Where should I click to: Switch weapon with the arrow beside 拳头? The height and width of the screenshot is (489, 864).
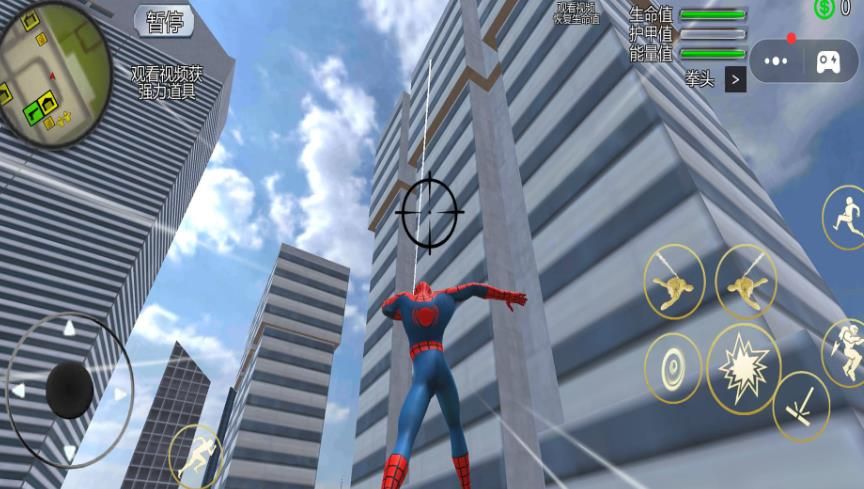736,79
